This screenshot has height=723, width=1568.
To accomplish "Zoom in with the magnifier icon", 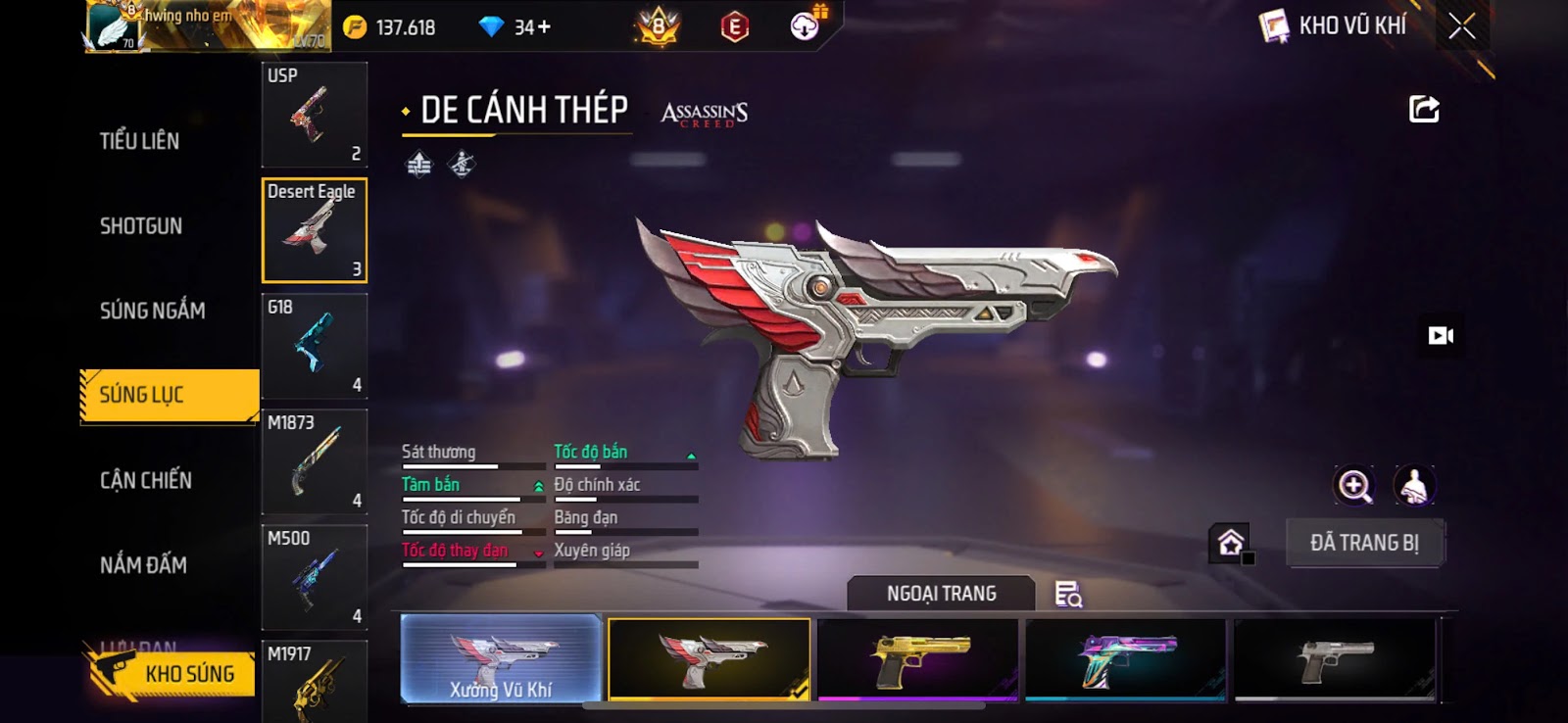I will [x=1354, y=485].
